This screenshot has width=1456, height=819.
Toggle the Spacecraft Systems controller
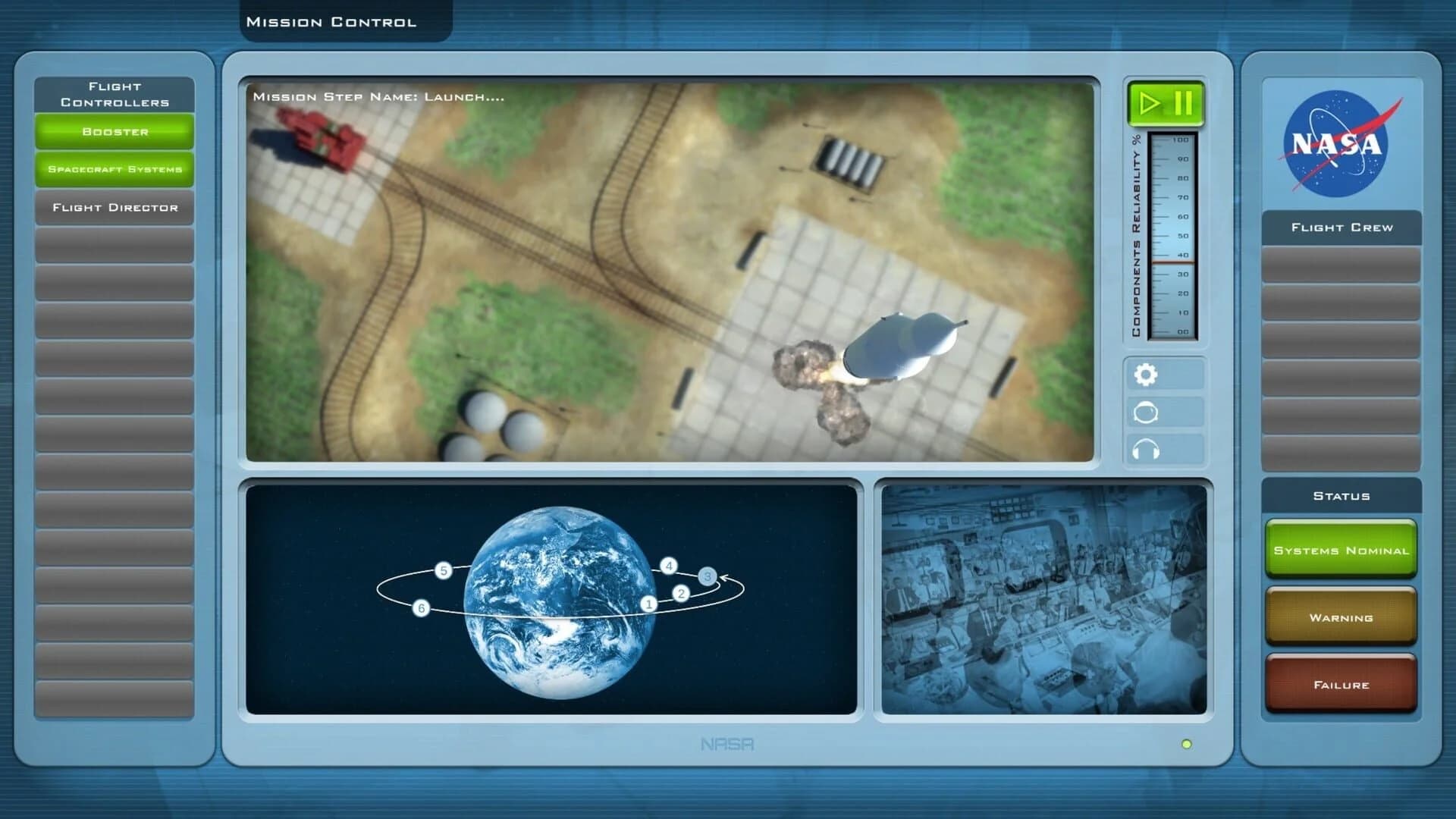coord(114,170)
